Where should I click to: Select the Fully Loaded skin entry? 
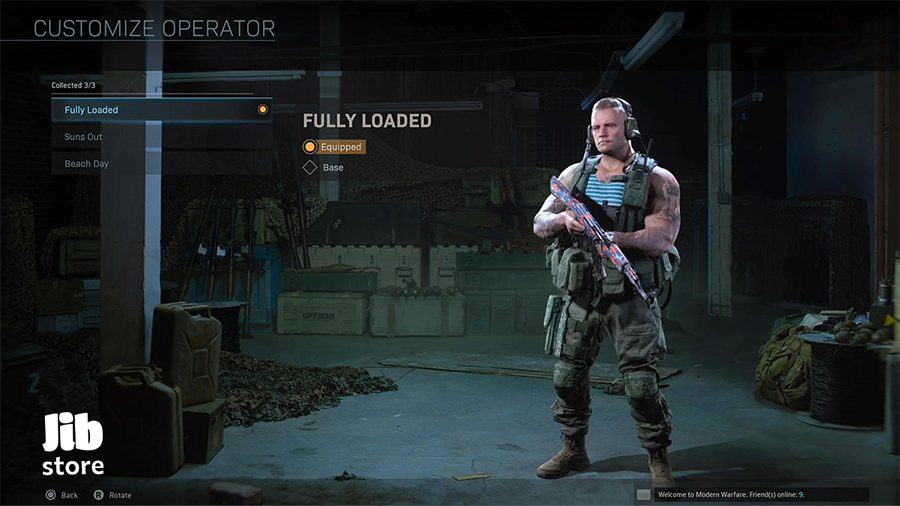pyautogui.click(x=160, y=110)
